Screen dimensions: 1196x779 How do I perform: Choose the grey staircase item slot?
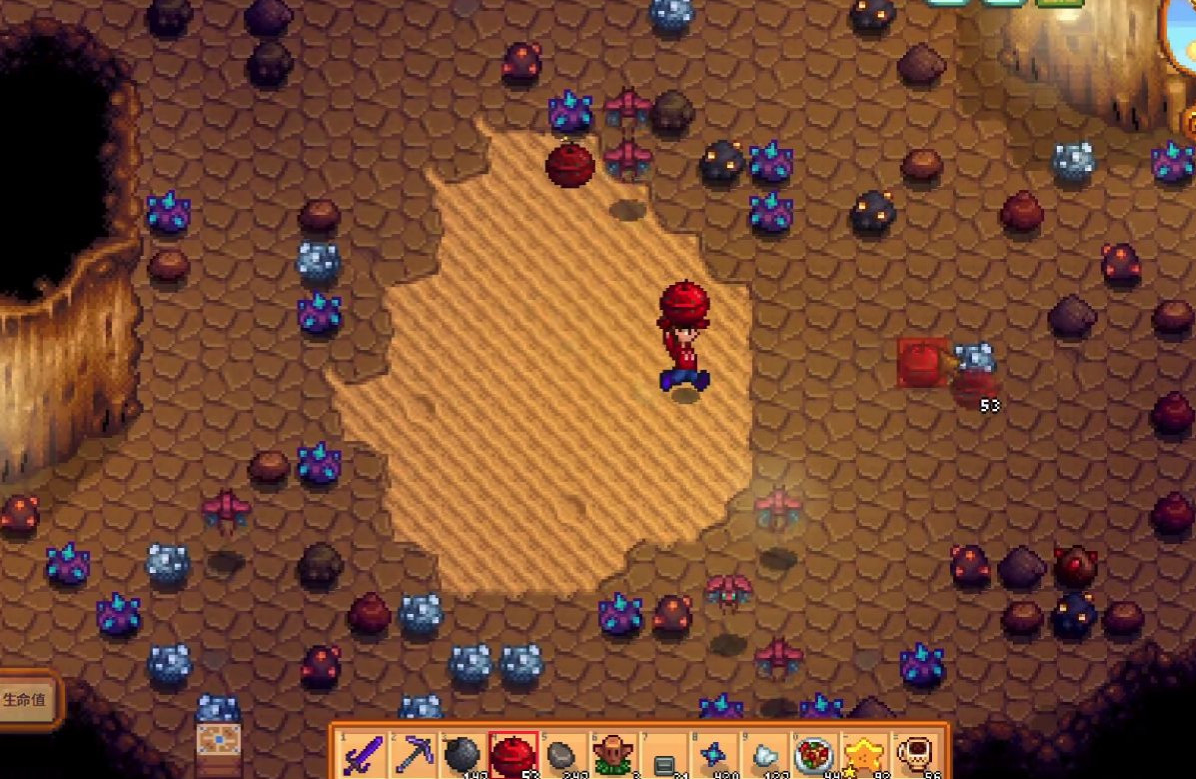[664, 757]
